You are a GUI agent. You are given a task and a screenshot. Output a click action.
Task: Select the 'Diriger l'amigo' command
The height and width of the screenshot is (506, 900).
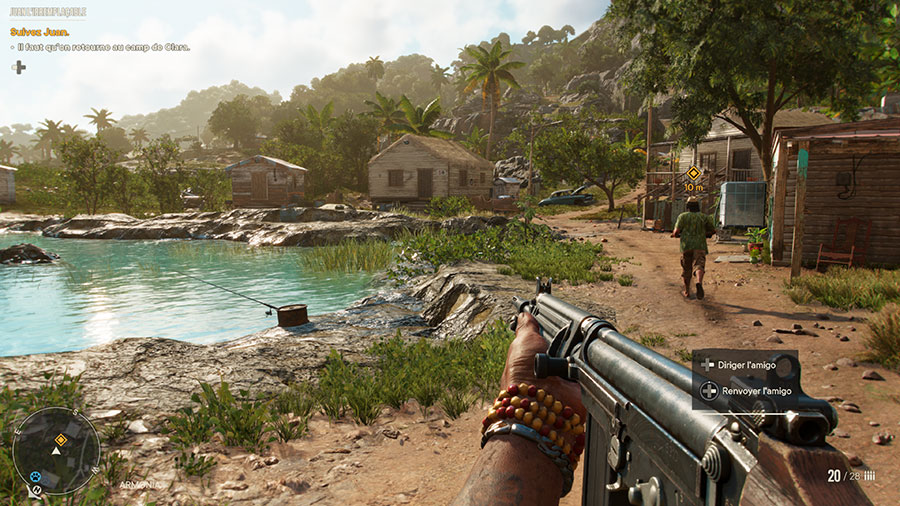745,365
